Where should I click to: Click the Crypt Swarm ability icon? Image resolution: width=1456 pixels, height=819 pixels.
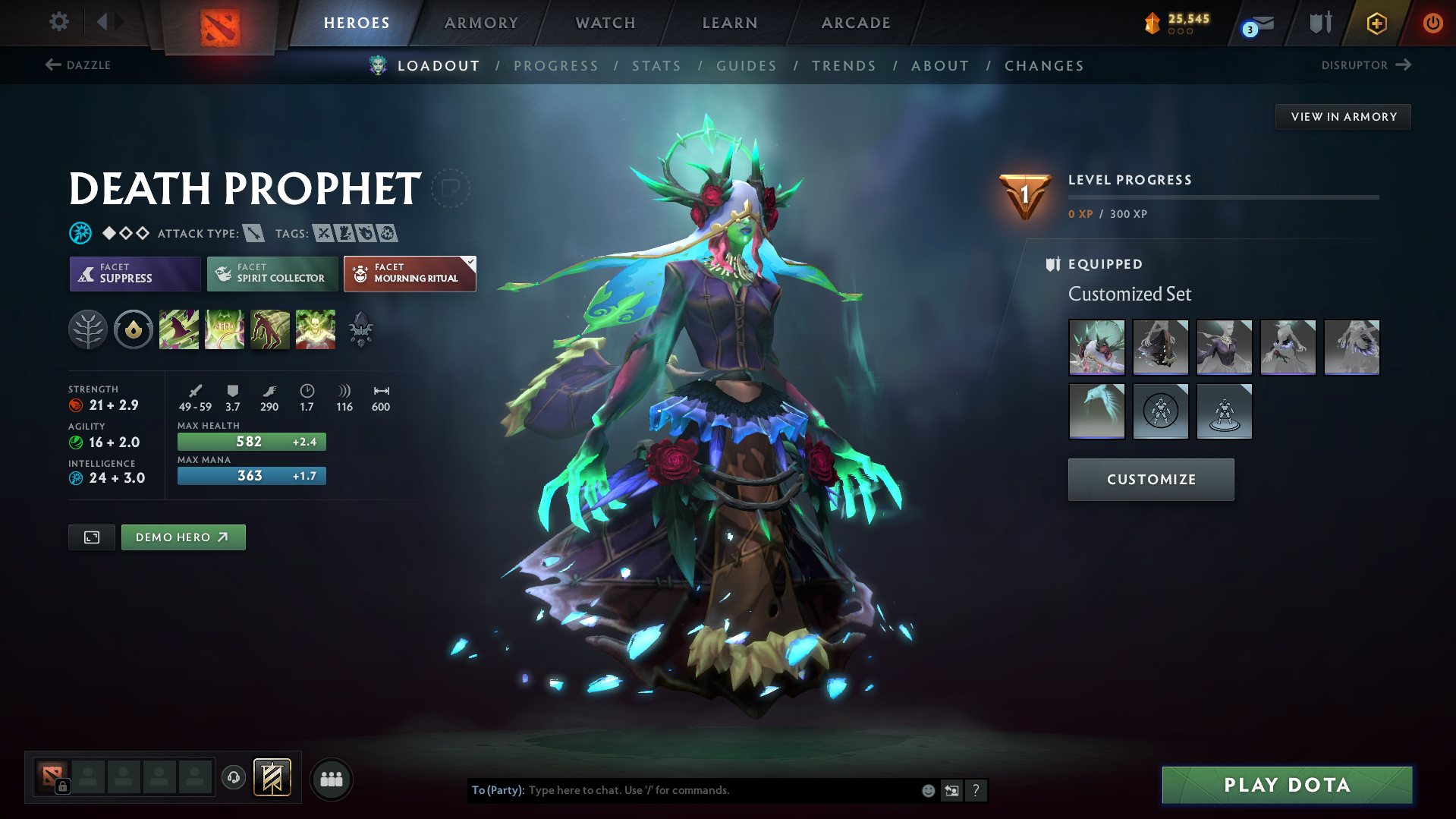[x=179, y=329]
